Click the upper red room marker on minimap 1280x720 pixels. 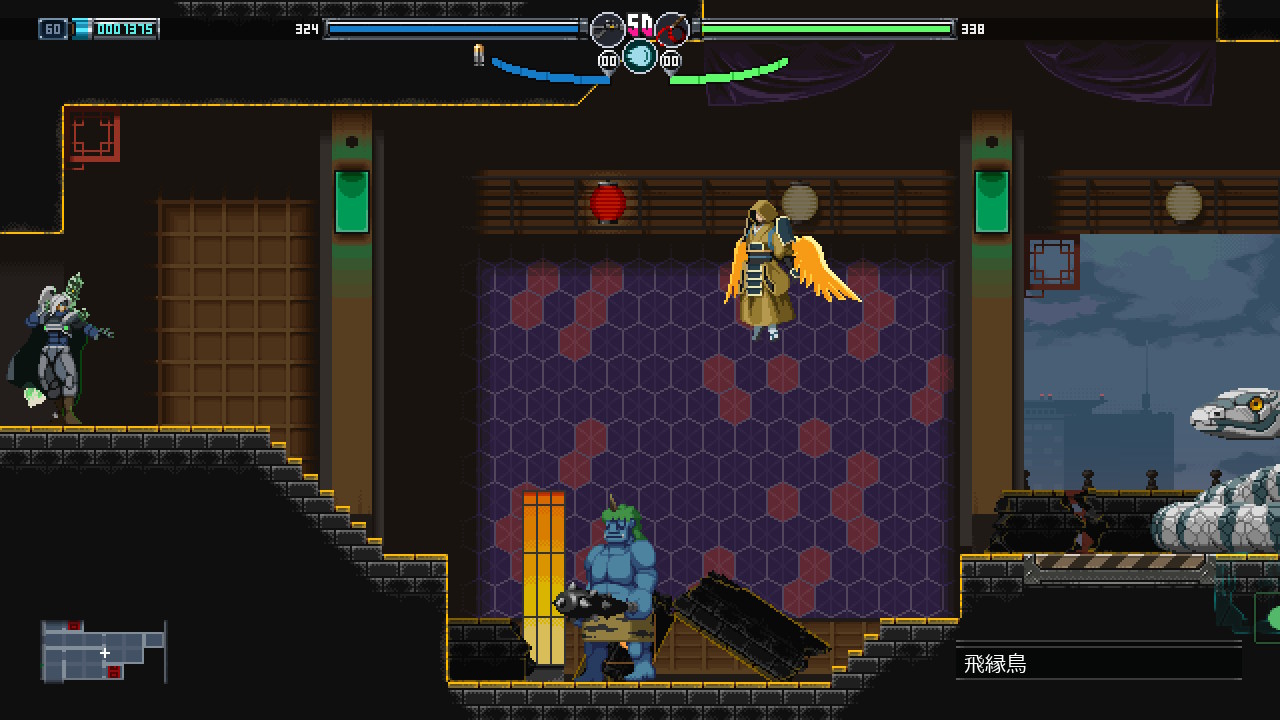click(73, 626)
